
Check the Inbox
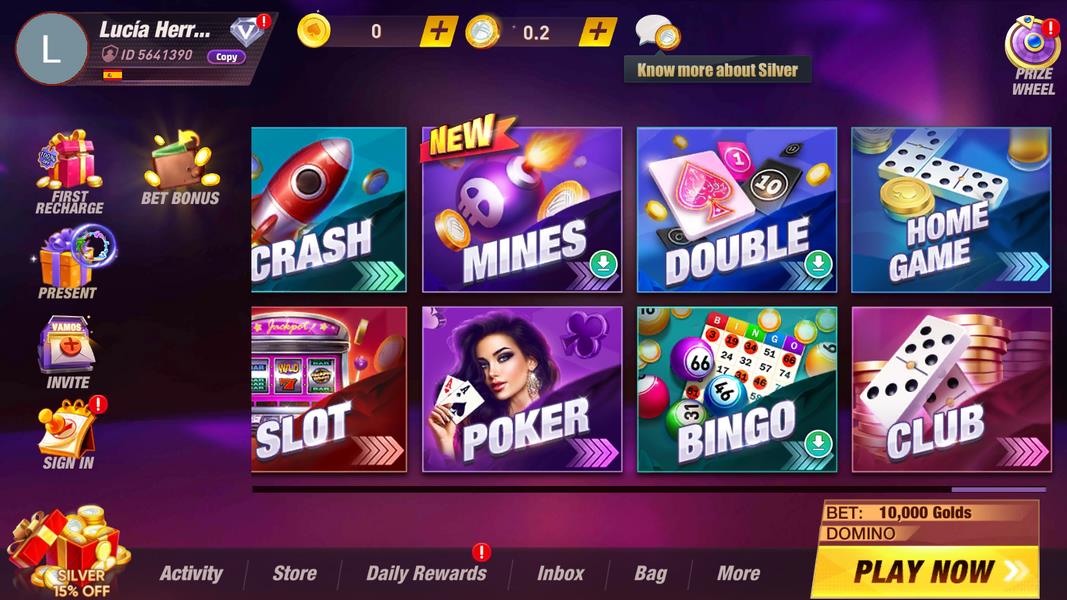560,573
